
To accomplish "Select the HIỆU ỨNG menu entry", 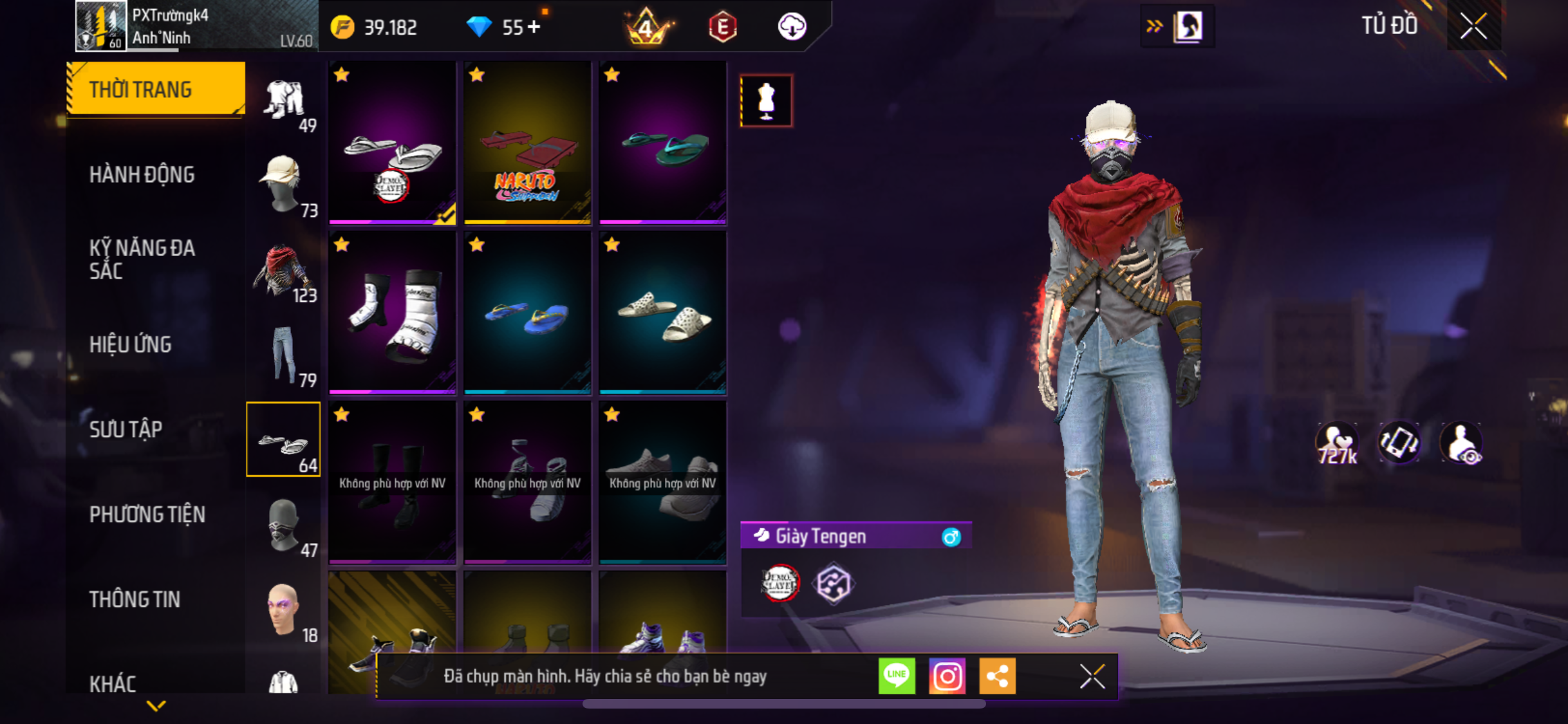I will point(131,344).
